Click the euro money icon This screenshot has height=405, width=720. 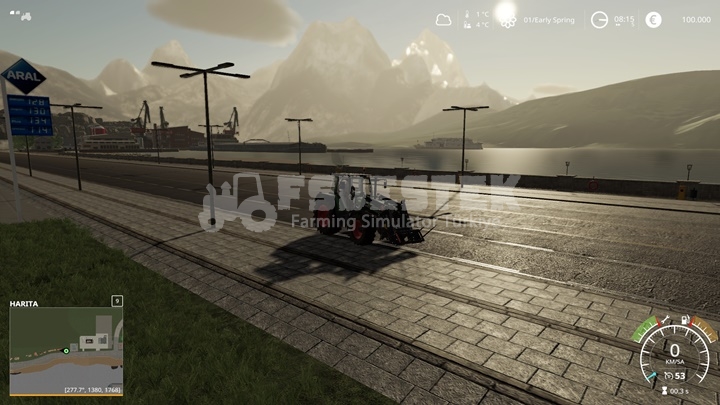[654, 19]
